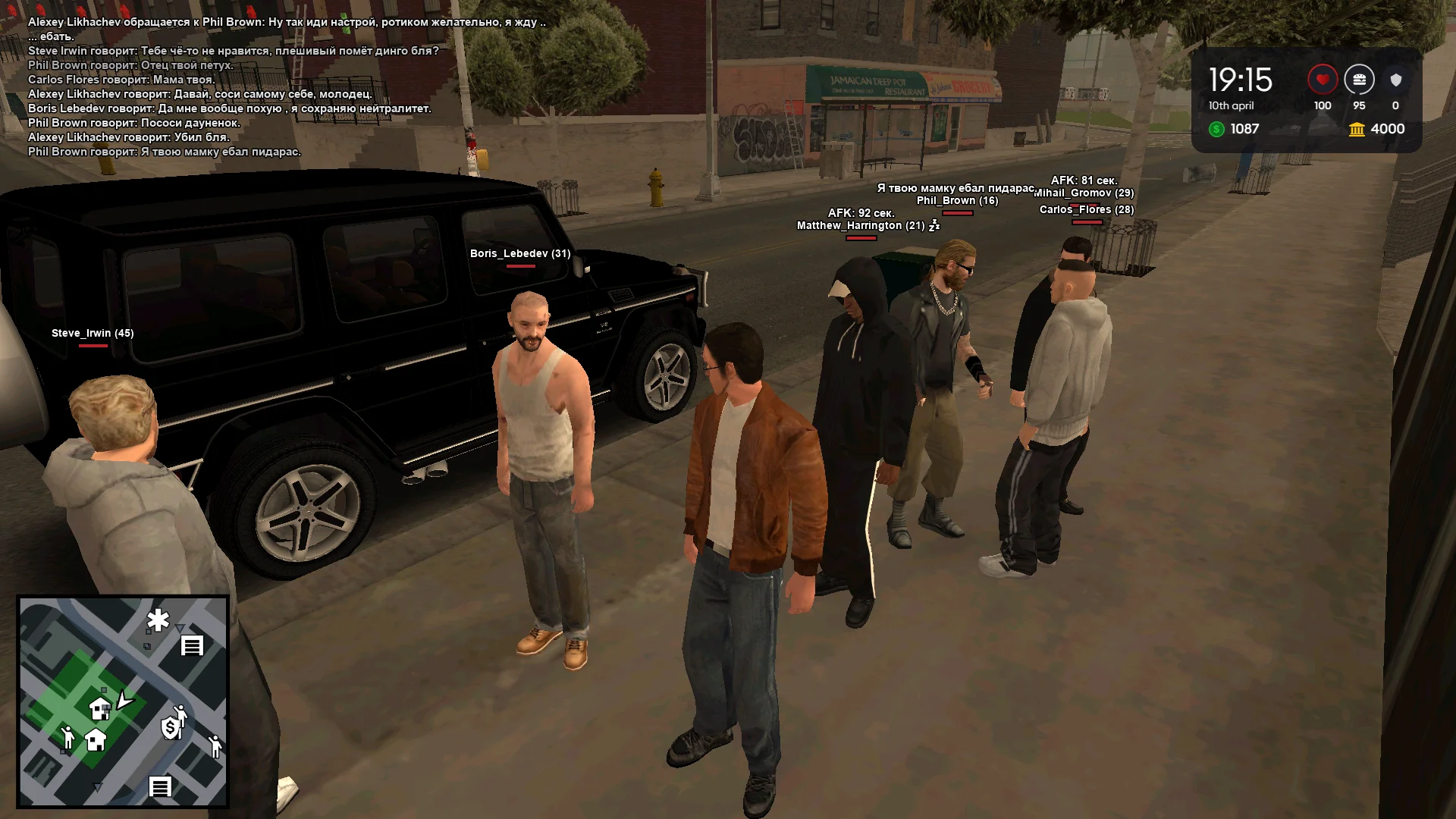Click the dollar shield marker on the minimap
1456x819 pixels.
171,728
